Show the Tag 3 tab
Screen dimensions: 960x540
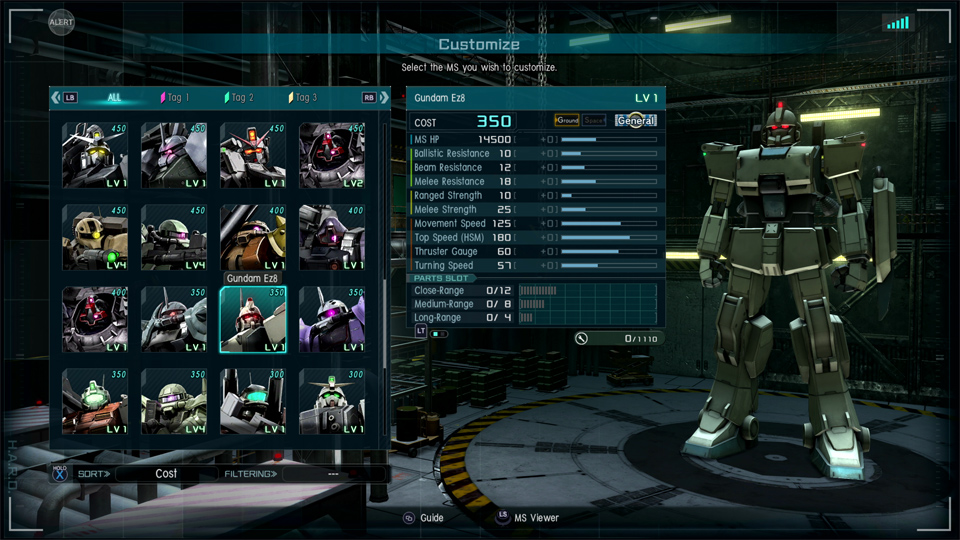[x=304, y=98]
